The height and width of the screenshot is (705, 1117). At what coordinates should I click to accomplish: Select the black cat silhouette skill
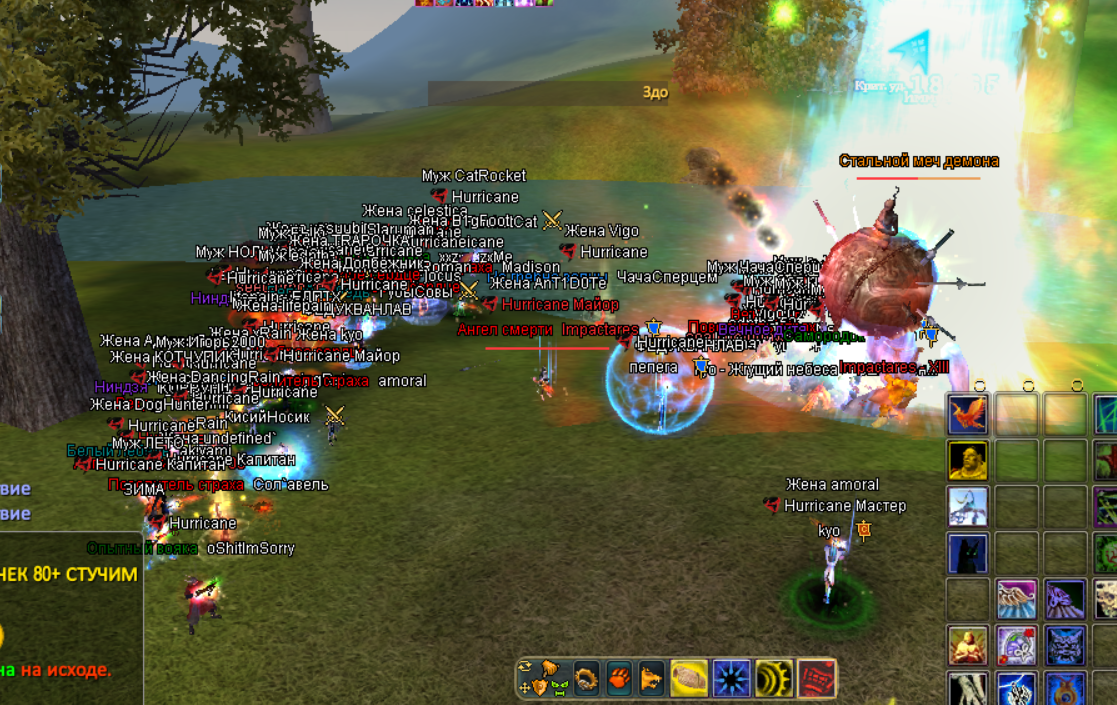coord(967,553)
